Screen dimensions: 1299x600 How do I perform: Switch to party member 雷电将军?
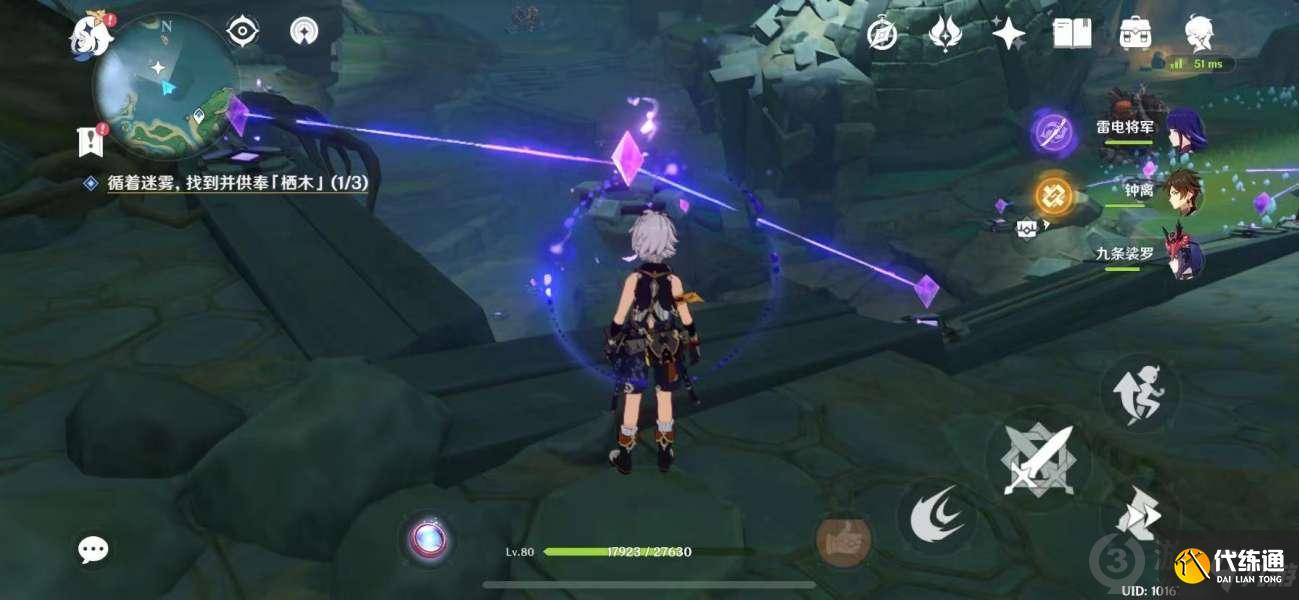tap(1185, 131)
